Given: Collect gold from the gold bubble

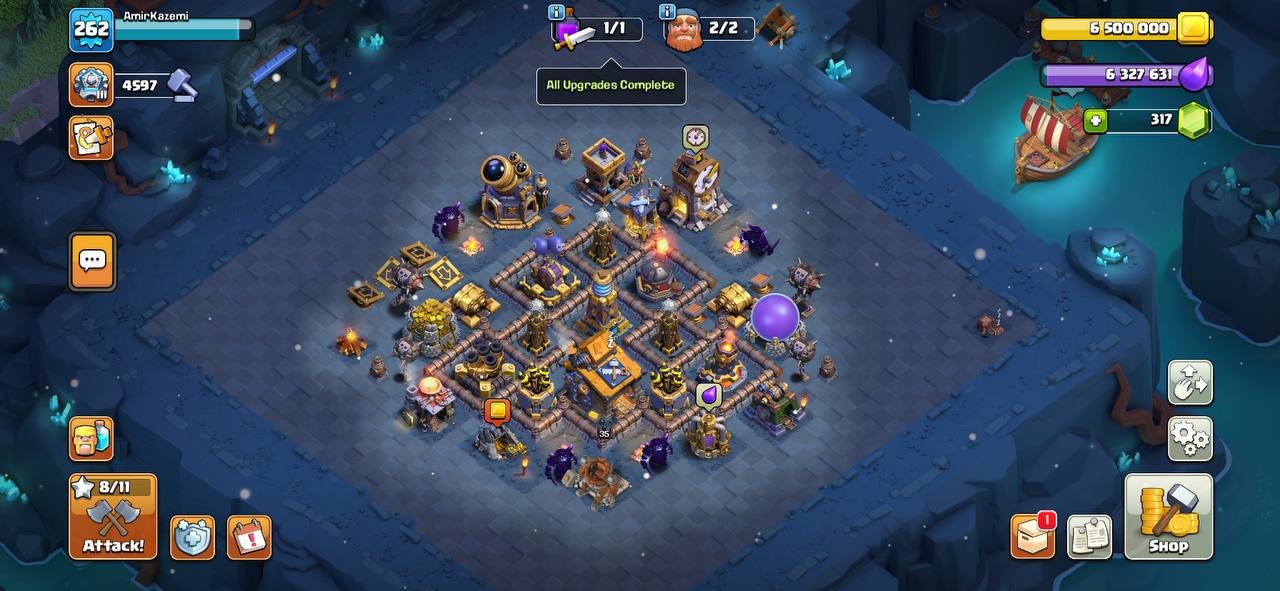Looking at the screenshot, I should (497, 411).
